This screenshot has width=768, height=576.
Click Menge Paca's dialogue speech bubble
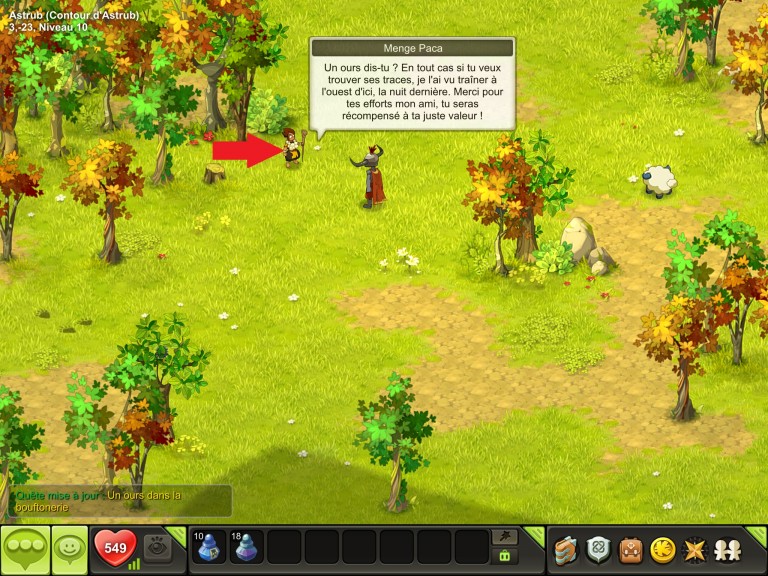tap(412, 90)
